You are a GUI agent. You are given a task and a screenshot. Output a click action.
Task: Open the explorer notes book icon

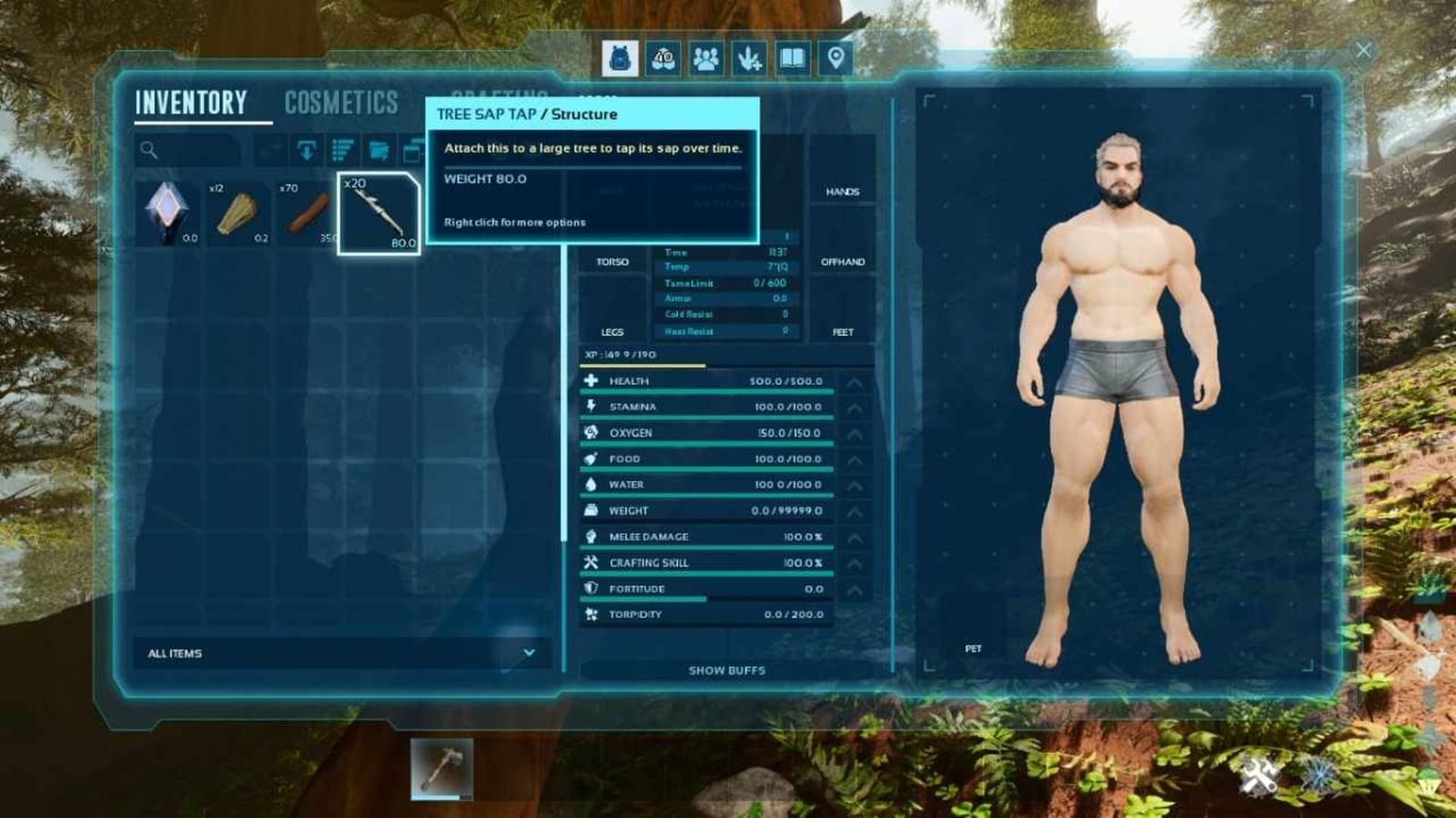(792, 58)
